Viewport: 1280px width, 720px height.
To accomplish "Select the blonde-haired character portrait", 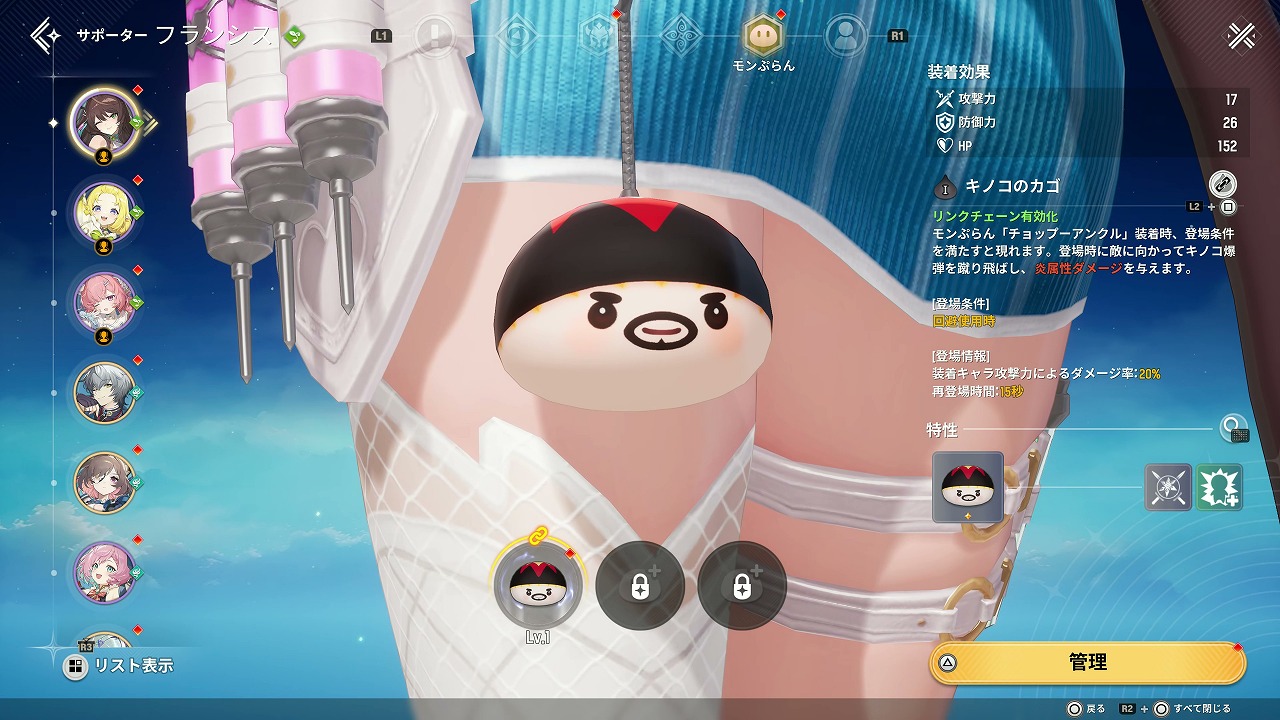I will [x=105, y=211].
